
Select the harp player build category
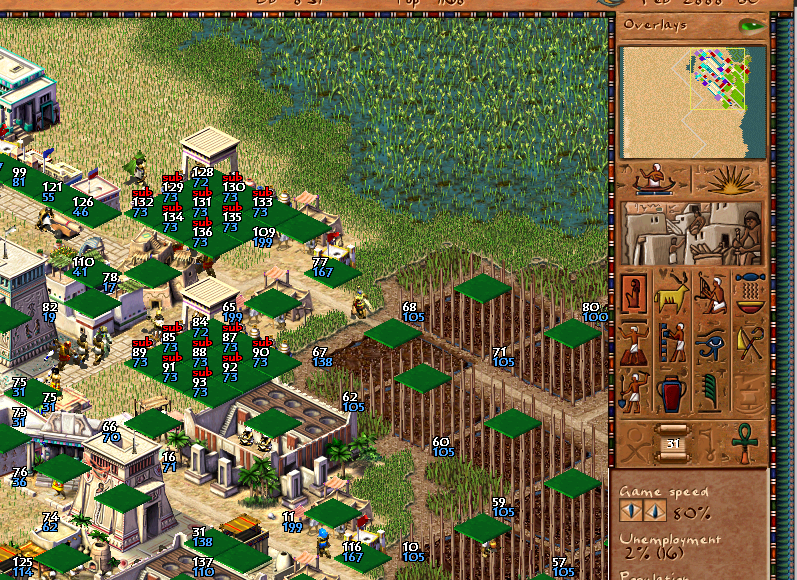point(711,294)
